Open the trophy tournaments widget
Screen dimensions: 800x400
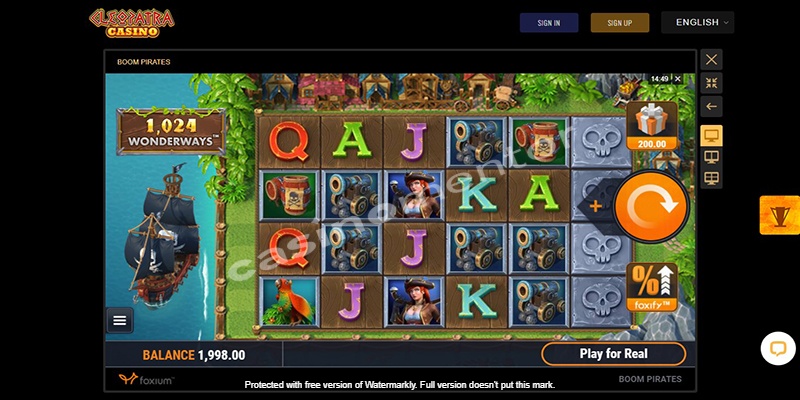[779, 215]
